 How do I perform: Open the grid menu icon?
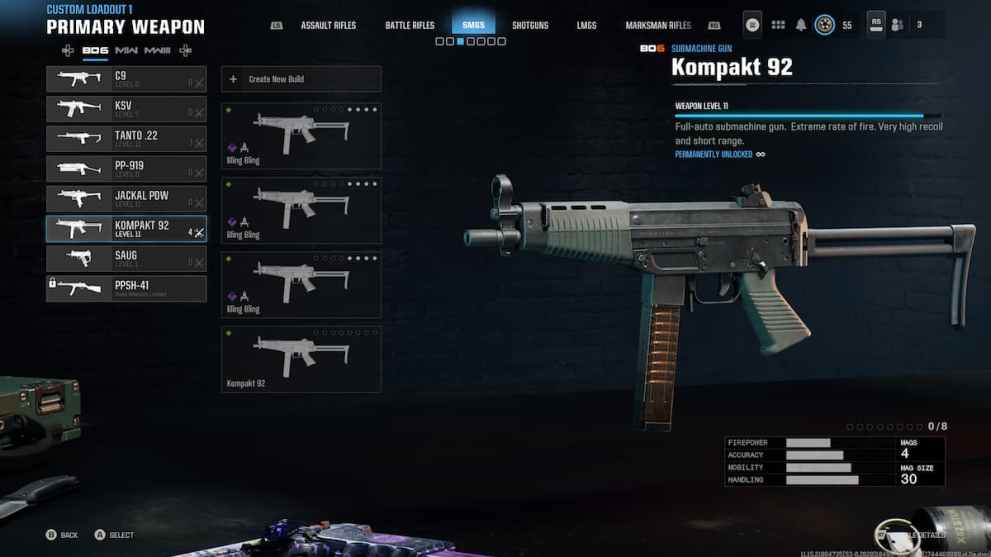pyautogui.click(x=778, y=25)
